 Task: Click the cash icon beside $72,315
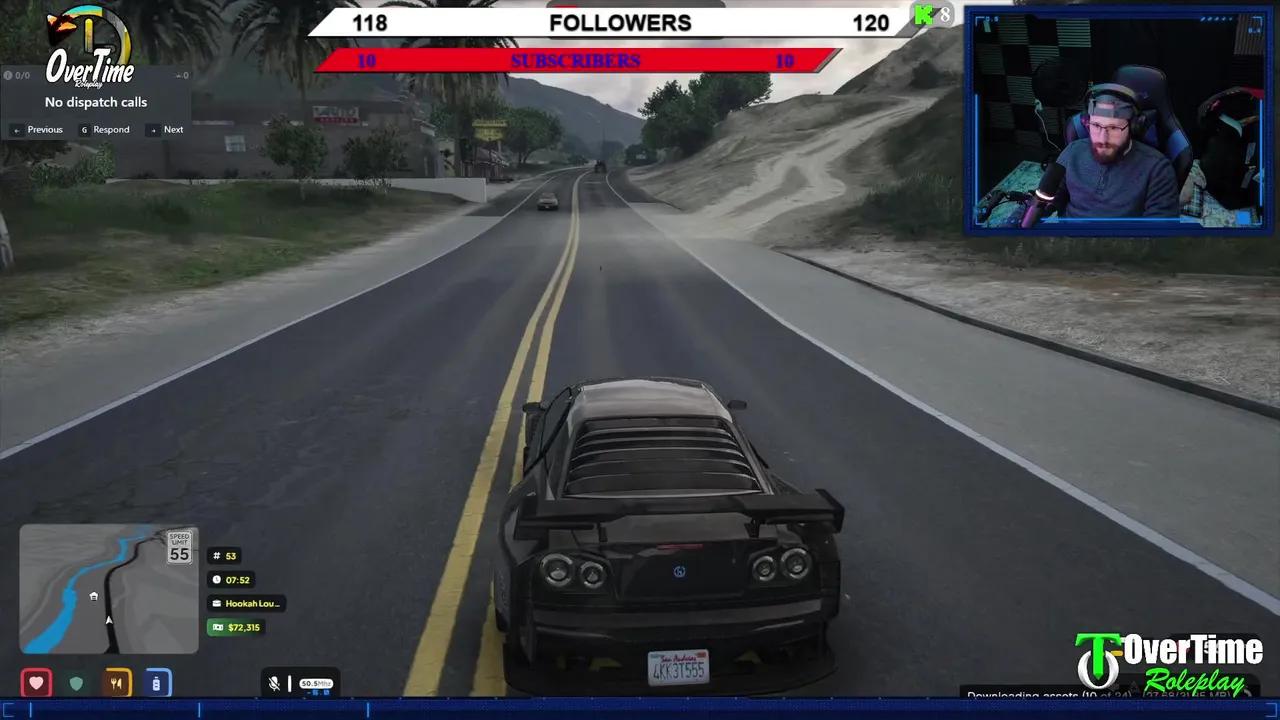pyautogui.click(x=217, y=627)
